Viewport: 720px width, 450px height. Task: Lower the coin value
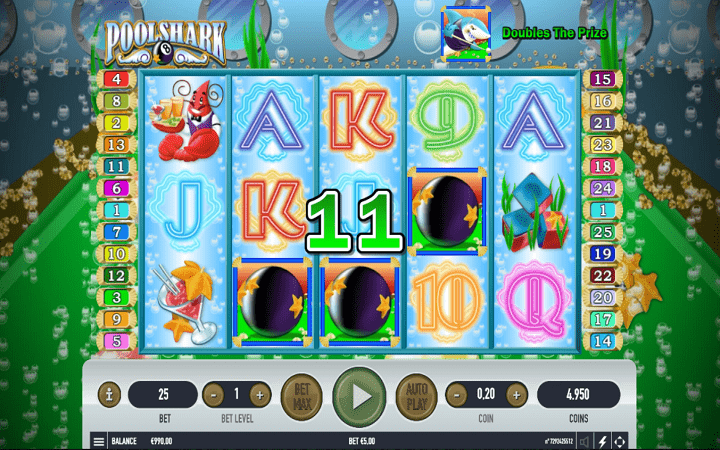click(455, 394)
